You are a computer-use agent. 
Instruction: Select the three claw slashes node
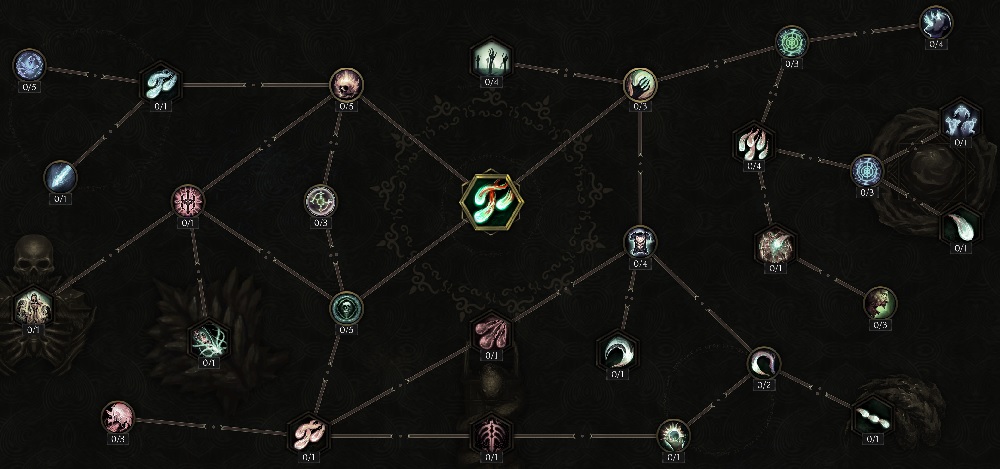pos(752,143)
